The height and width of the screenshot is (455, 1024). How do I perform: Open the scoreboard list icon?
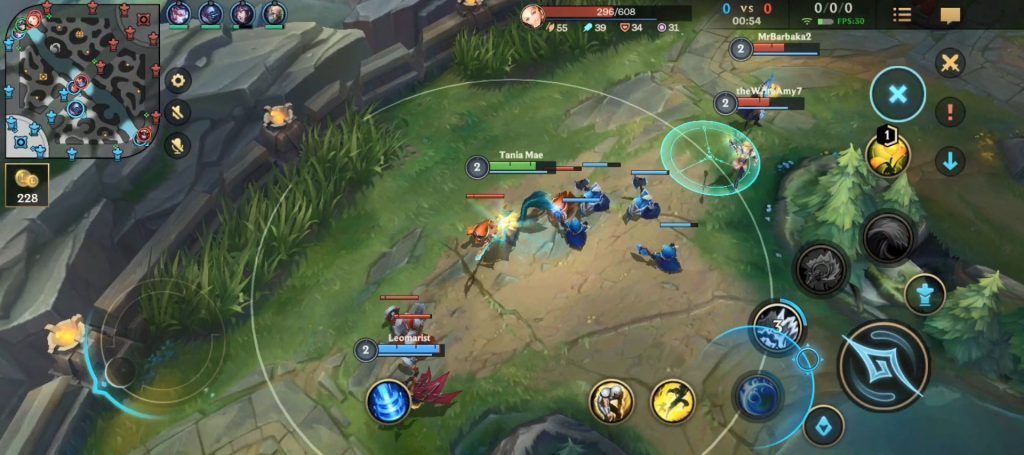coord(902,14)
